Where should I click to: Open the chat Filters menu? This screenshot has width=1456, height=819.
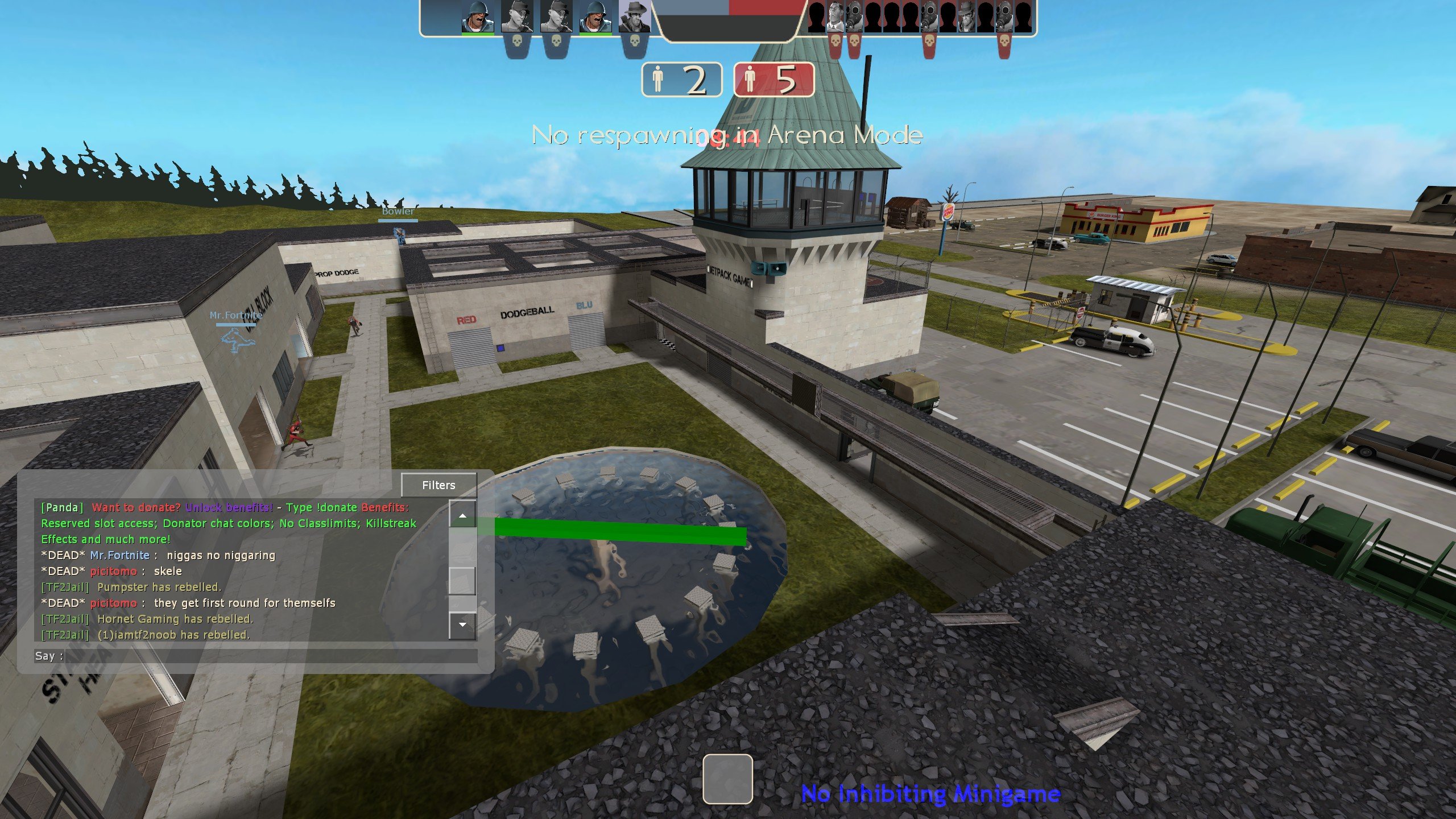pyautogui.click(x=439, y=485)
